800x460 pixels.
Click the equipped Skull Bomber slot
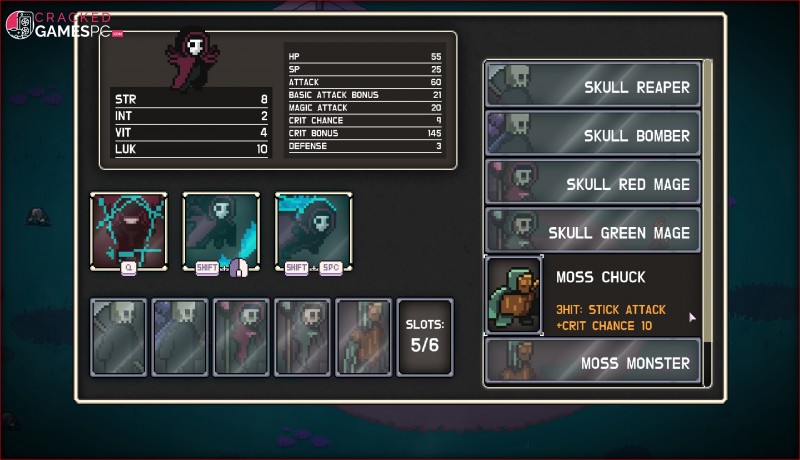(x=180, y=337)
